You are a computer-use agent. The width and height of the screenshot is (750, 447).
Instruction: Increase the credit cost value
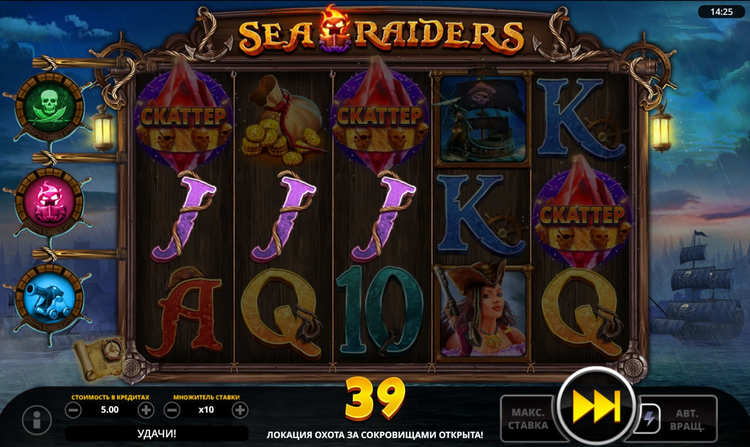coord(146,410)
